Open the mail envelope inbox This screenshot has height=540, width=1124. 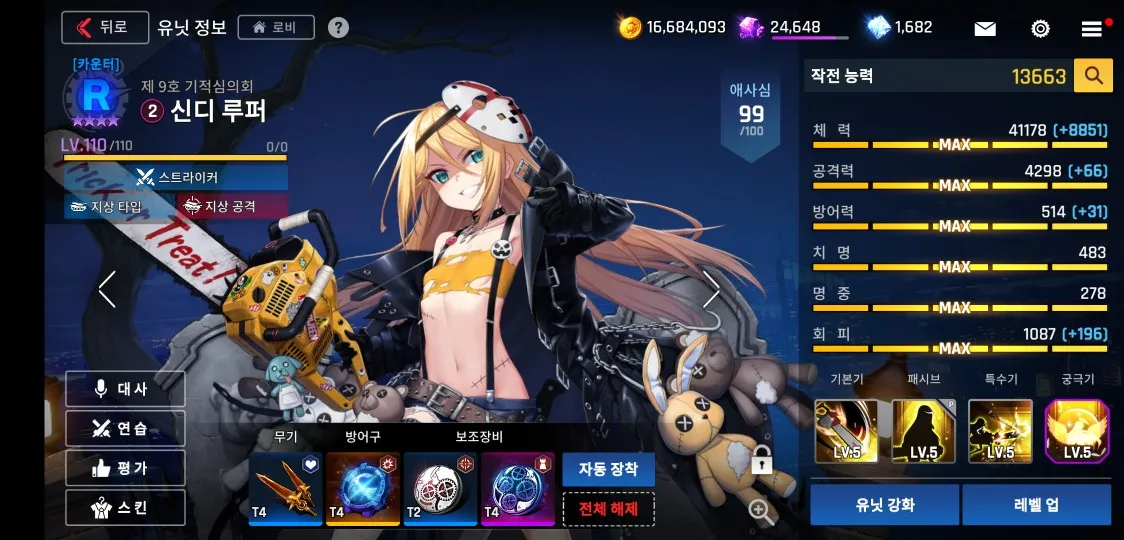tap(985, 28)
